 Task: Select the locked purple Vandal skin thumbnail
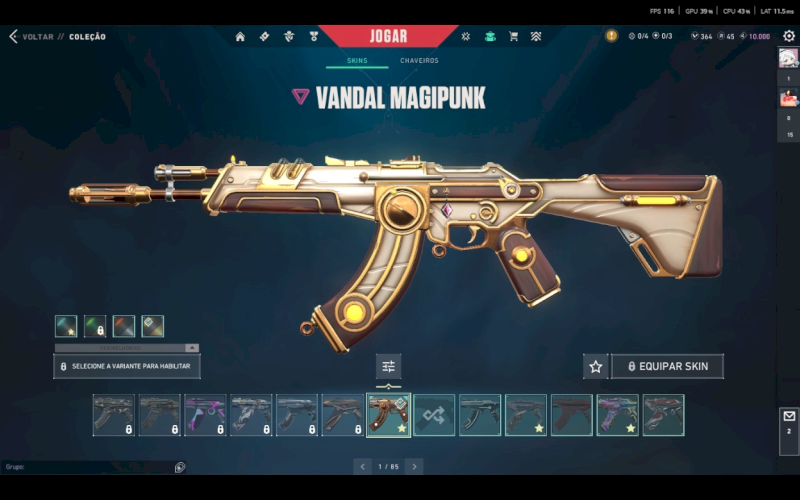point(205,415)
